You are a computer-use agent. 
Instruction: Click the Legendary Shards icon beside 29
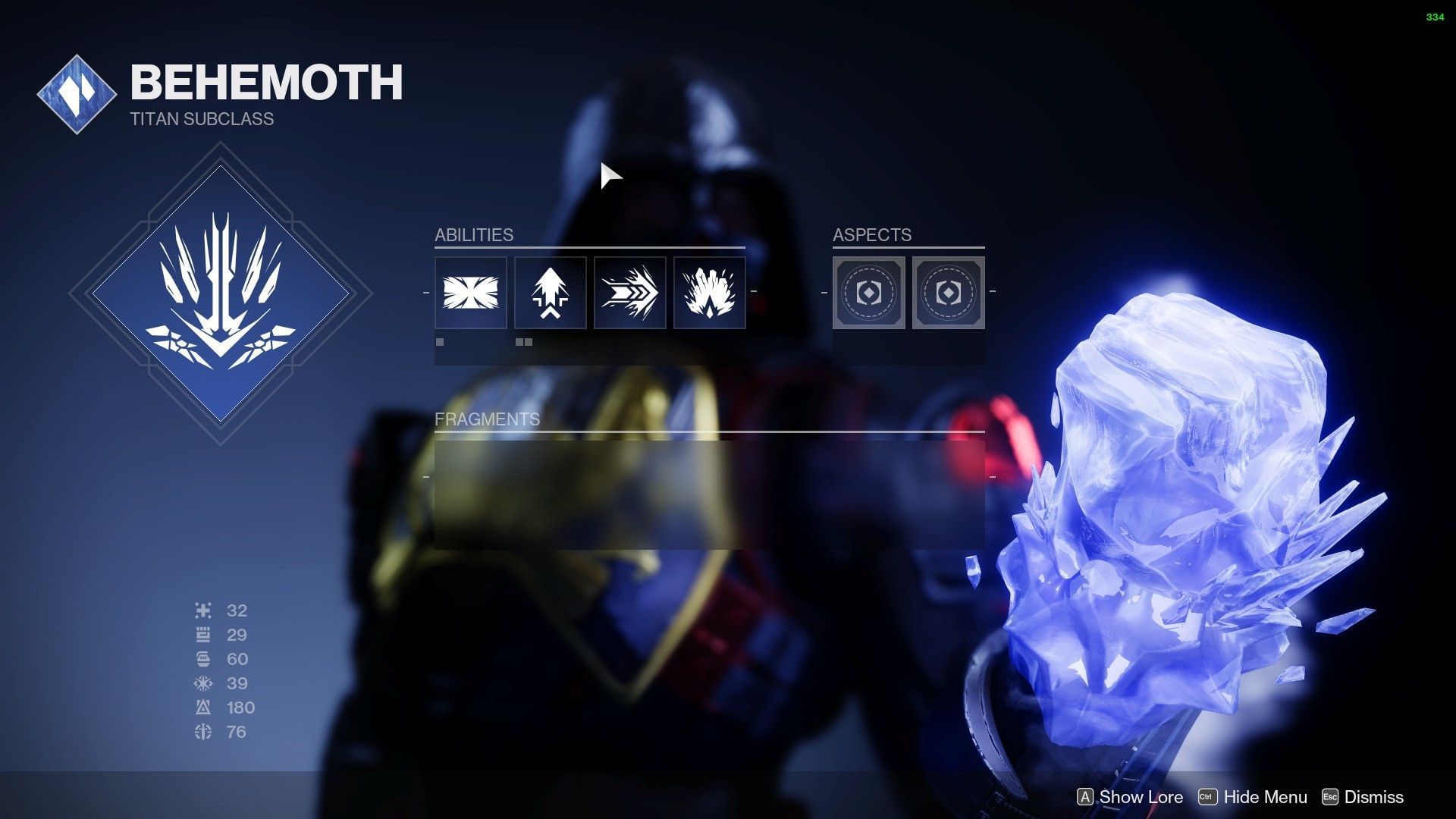(x=202, y=635)
